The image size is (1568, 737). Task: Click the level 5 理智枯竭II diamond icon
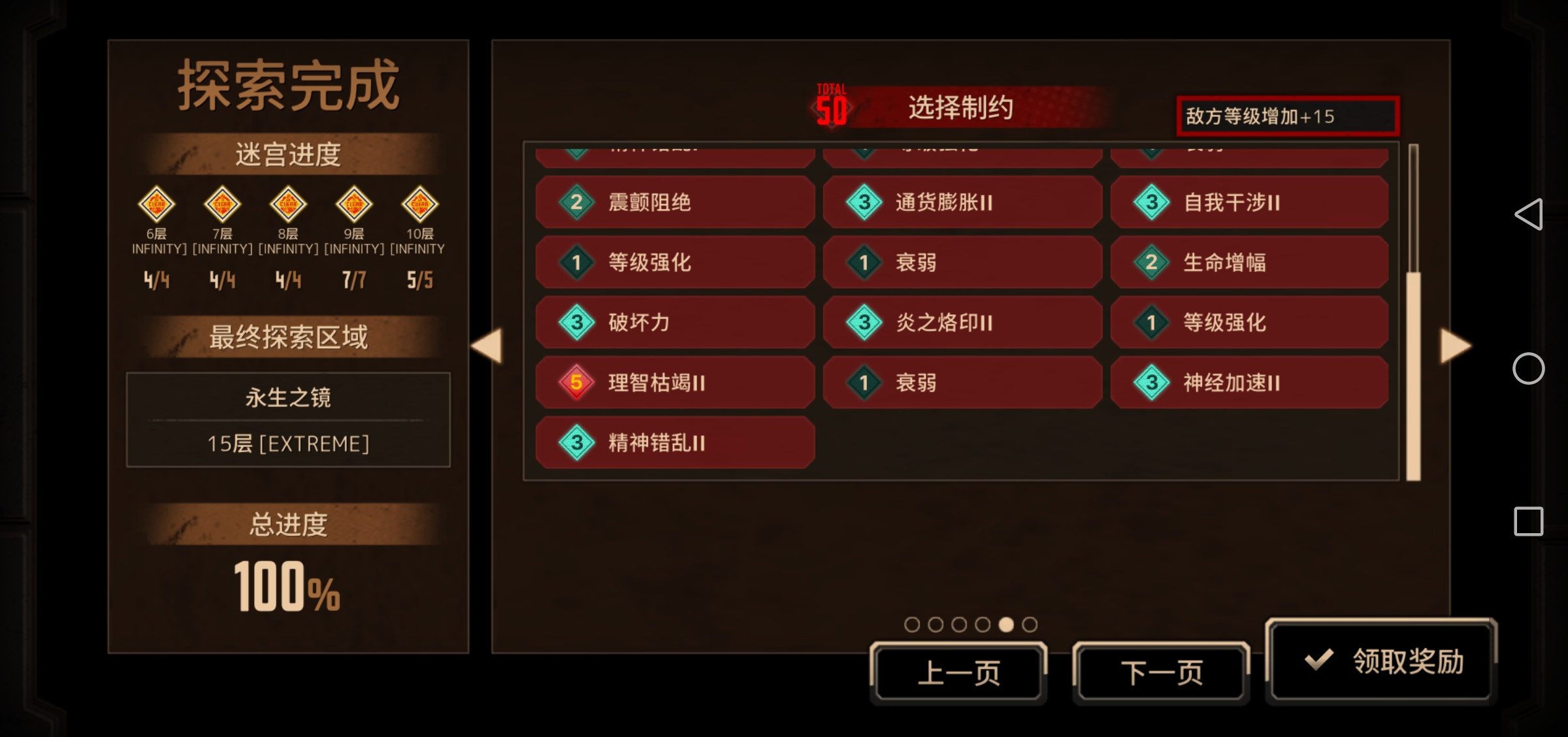(x=576, y=383)
